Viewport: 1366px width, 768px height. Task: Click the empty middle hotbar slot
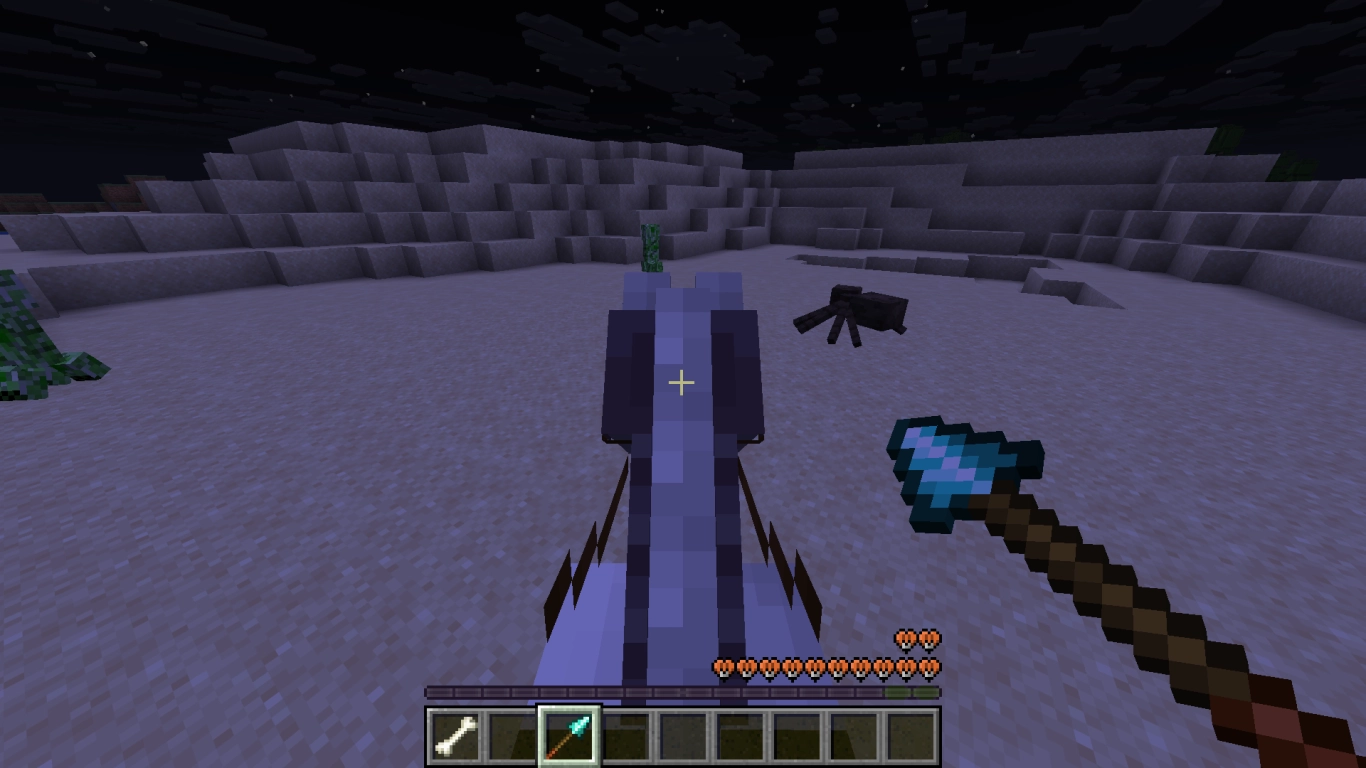click(685, 735)
